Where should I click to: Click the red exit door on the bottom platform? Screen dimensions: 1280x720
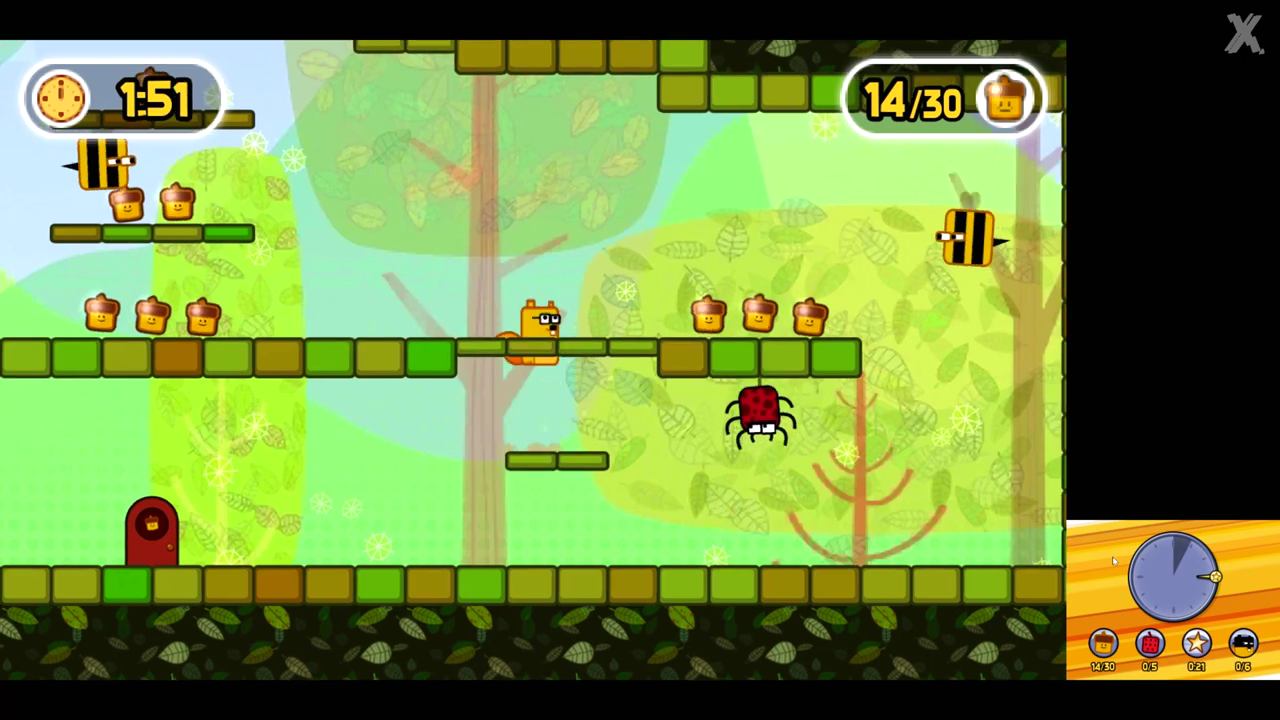click(x=150, y=528)
